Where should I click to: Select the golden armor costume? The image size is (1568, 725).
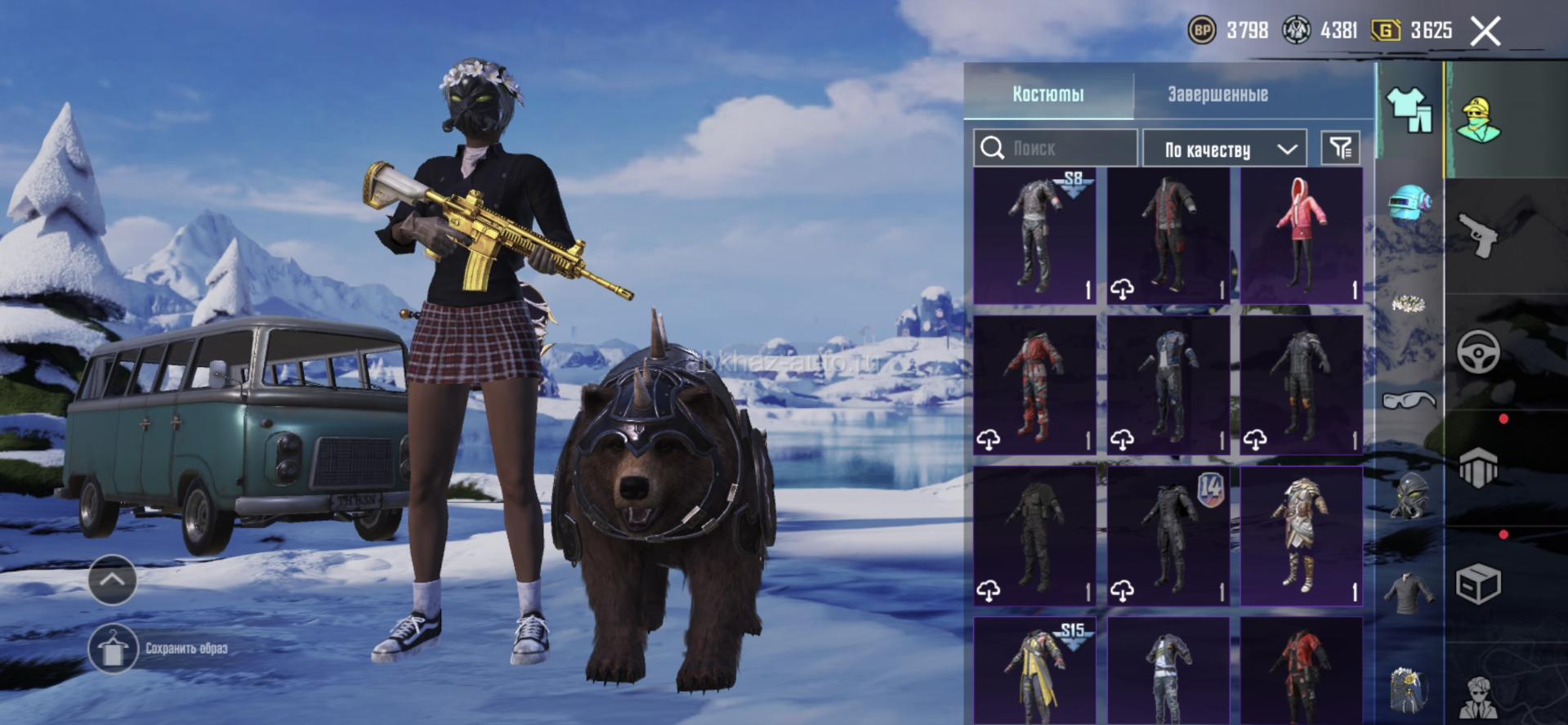coord(1301,536)
